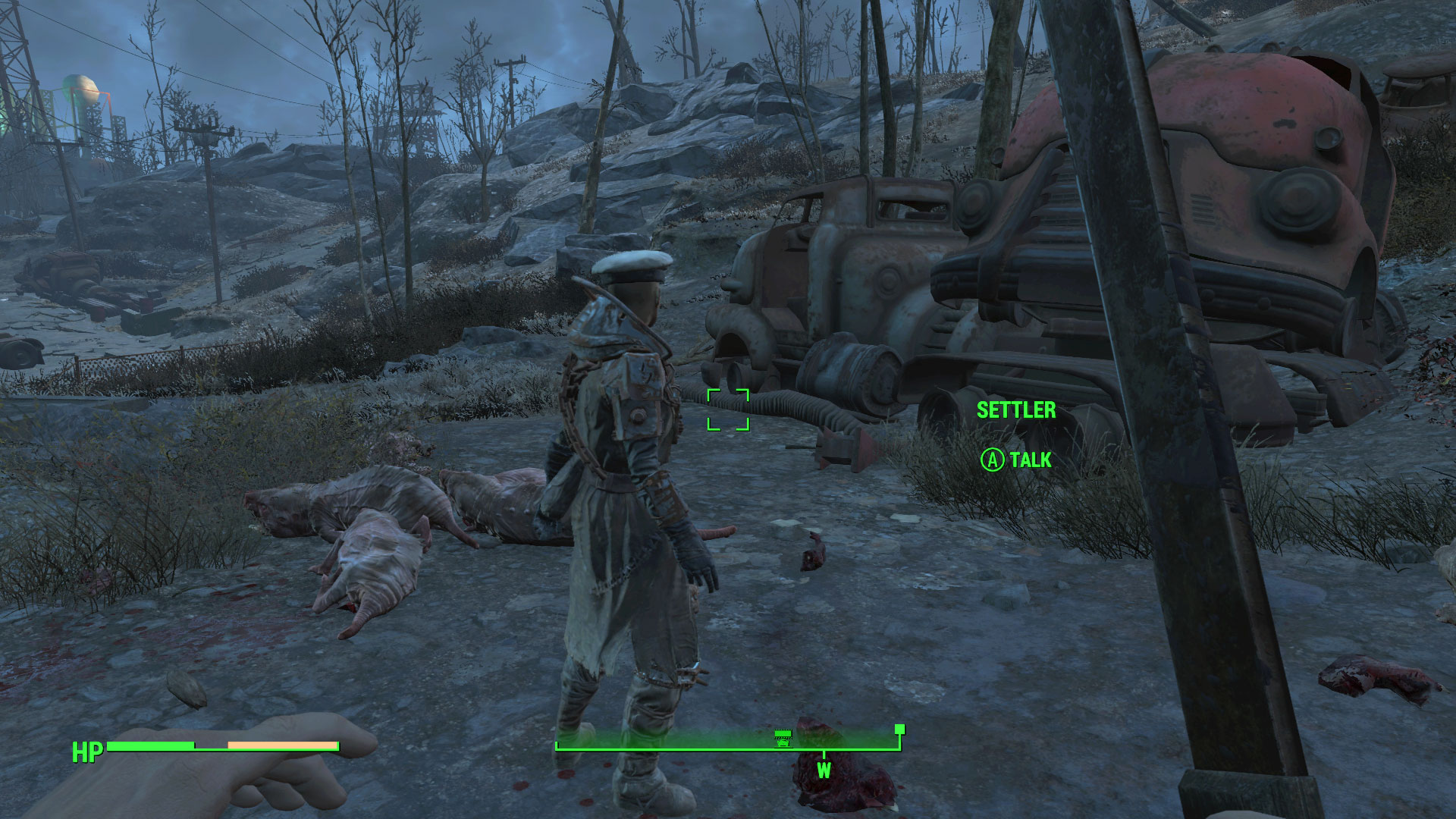Click the square marker on the compass end
The height and width of the screenshot is (819, 1456).
899,730
